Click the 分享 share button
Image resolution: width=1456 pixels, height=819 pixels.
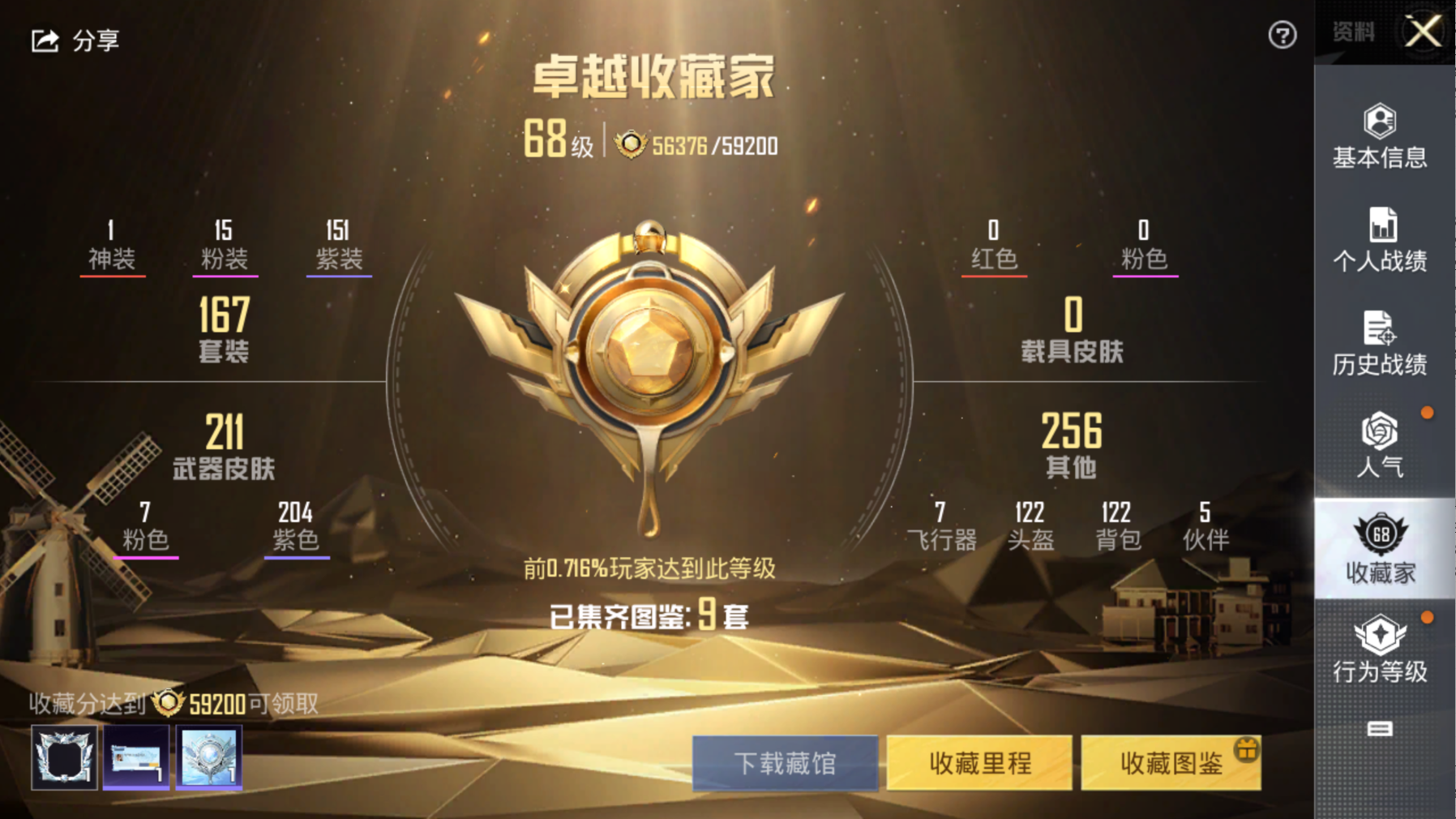point(75,40)
